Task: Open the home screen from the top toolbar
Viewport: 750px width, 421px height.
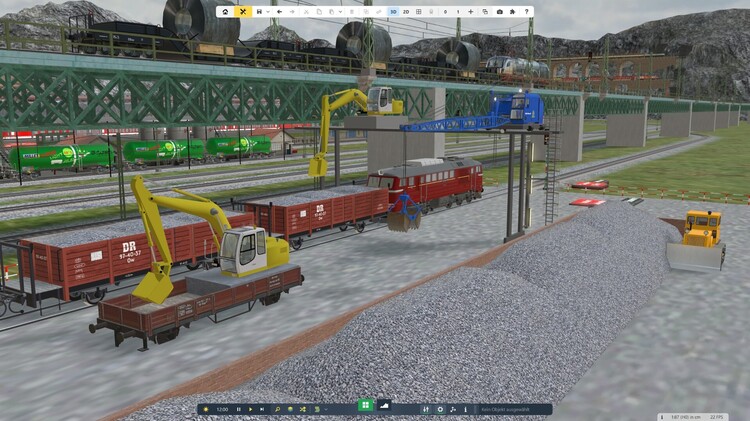Action: pyautogui.click(x=225, y=12)
